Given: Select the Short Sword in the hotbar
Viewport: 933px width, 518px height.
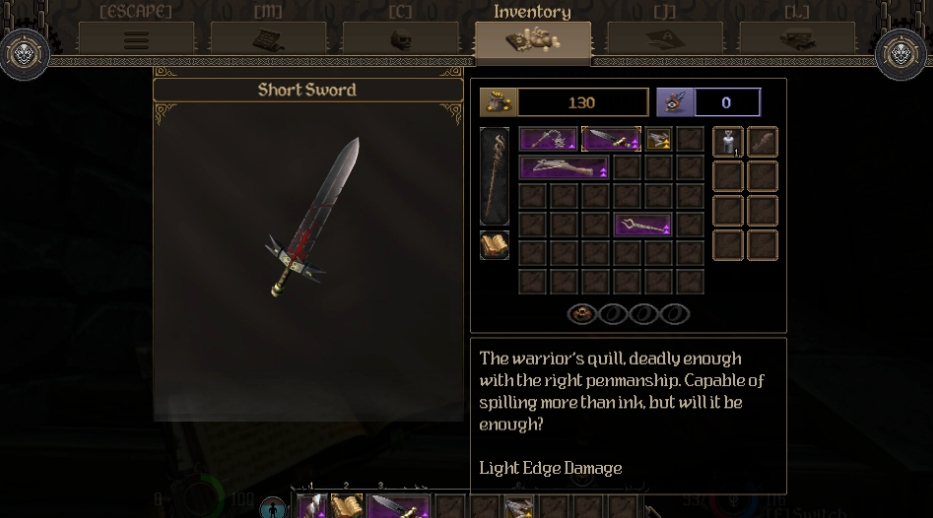Looking at the screenshot, I should click(x=400, y=507).
